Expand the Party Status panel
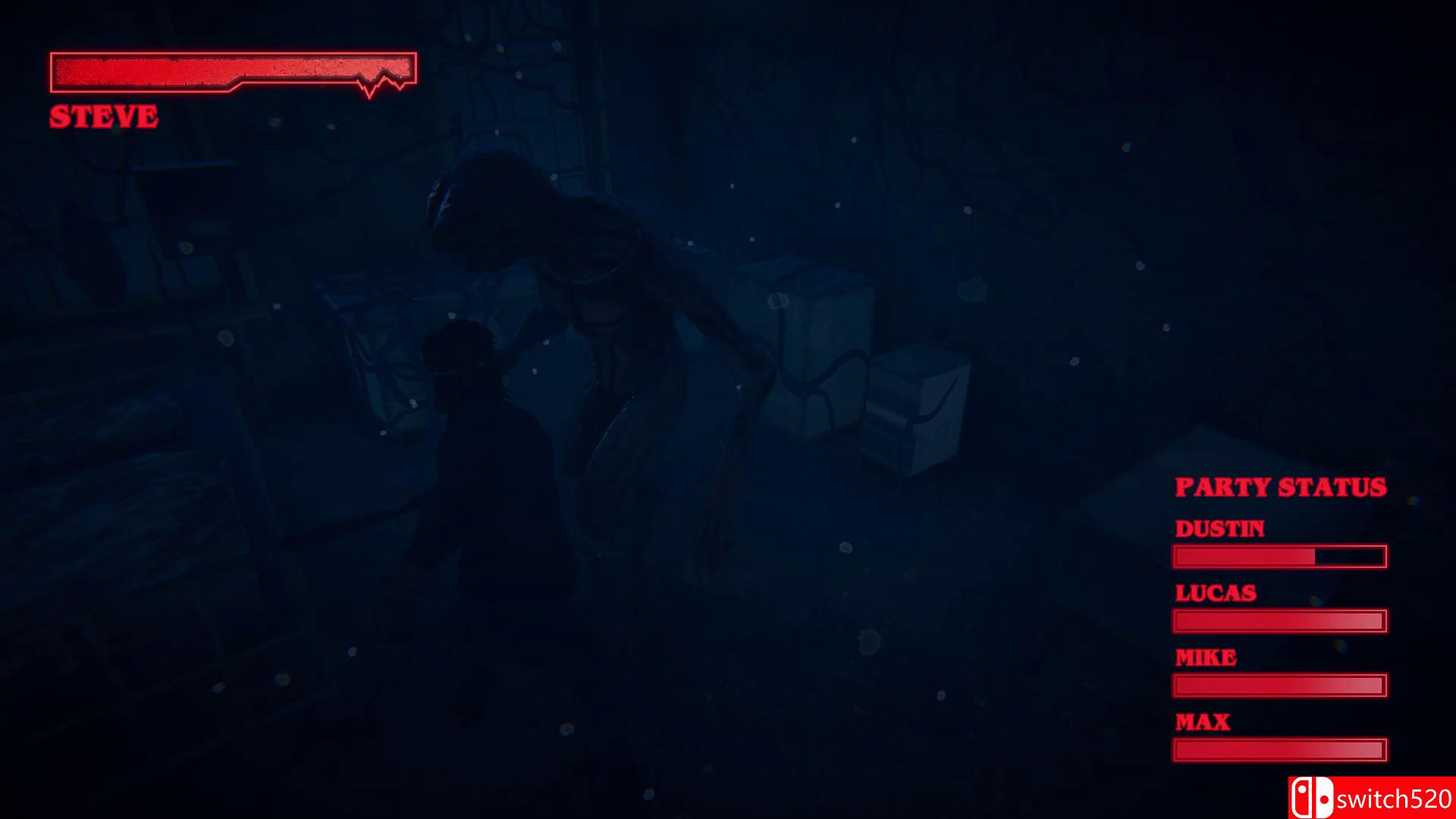 coord(1280,488)
